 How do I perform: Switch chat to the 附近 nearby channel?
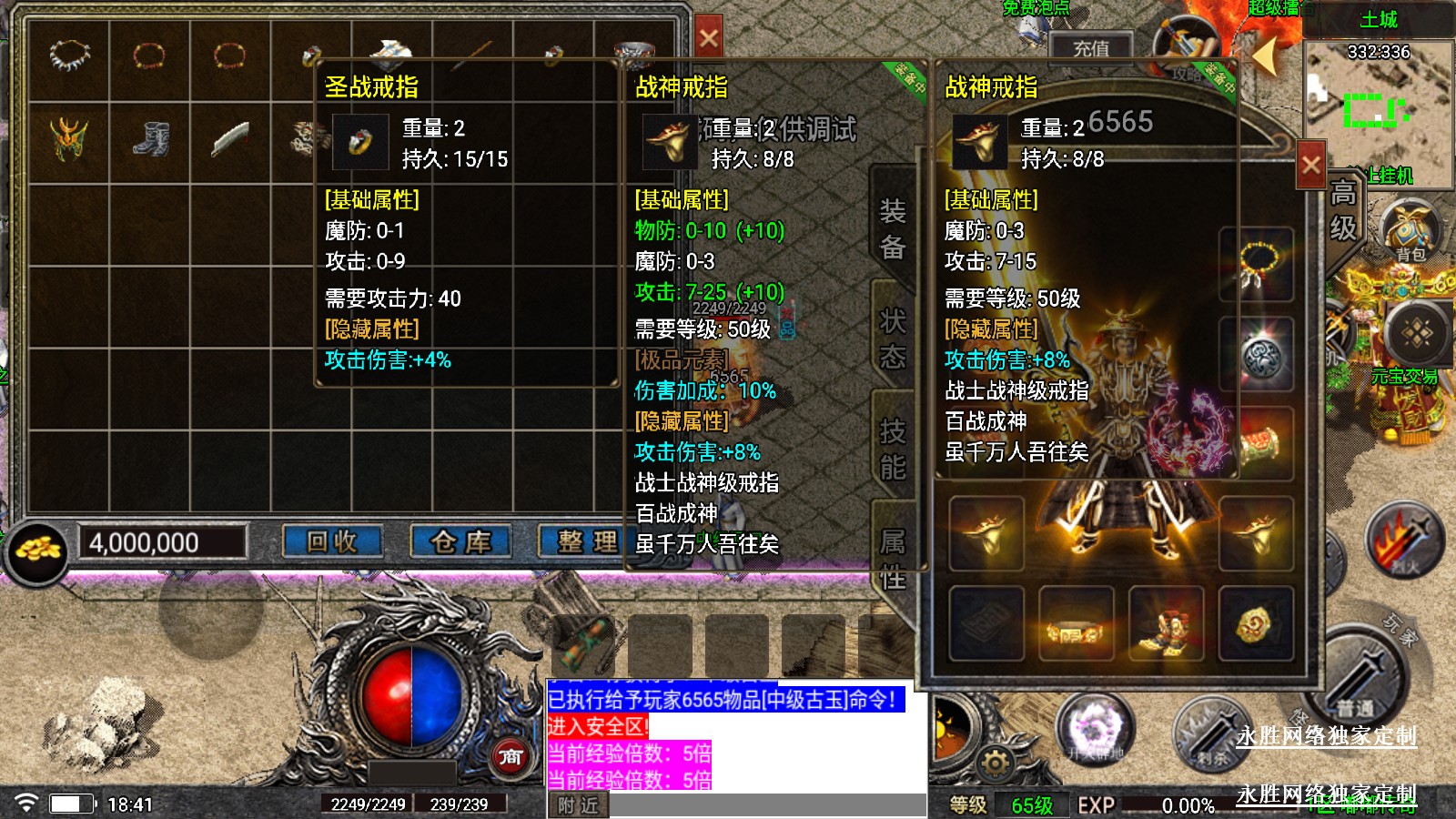579,805
